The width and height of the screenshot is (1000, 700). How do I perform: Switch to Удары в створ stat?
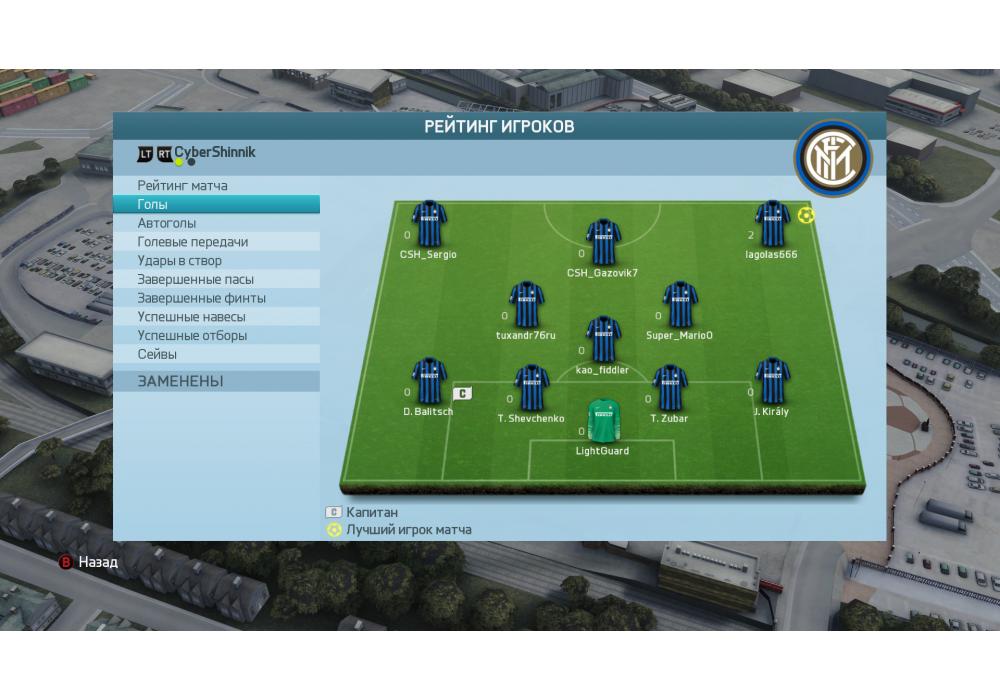(x=180, y=261)
